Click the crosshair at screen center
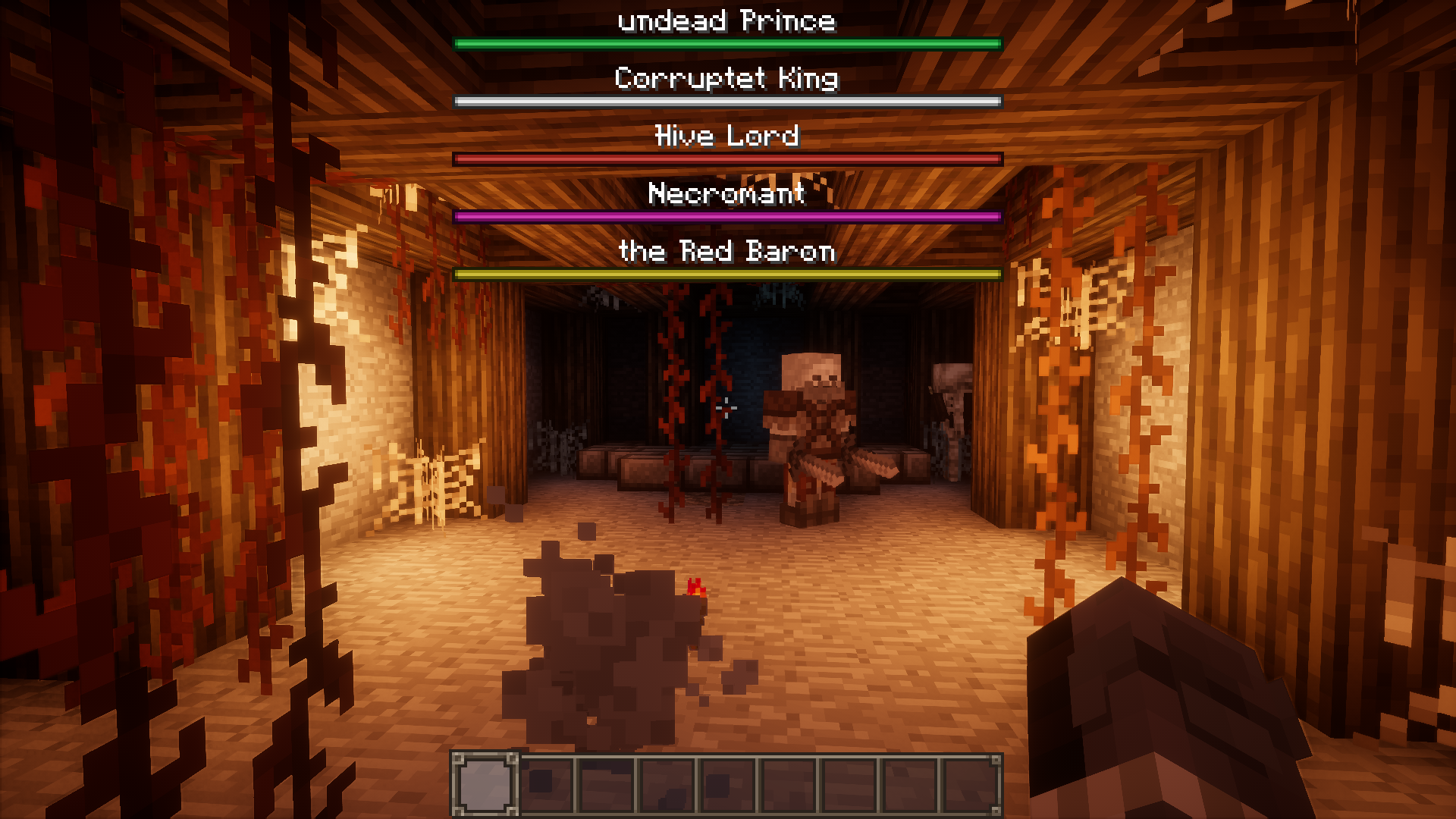This screenshot has width=1456, height=819. coord(728,408)
